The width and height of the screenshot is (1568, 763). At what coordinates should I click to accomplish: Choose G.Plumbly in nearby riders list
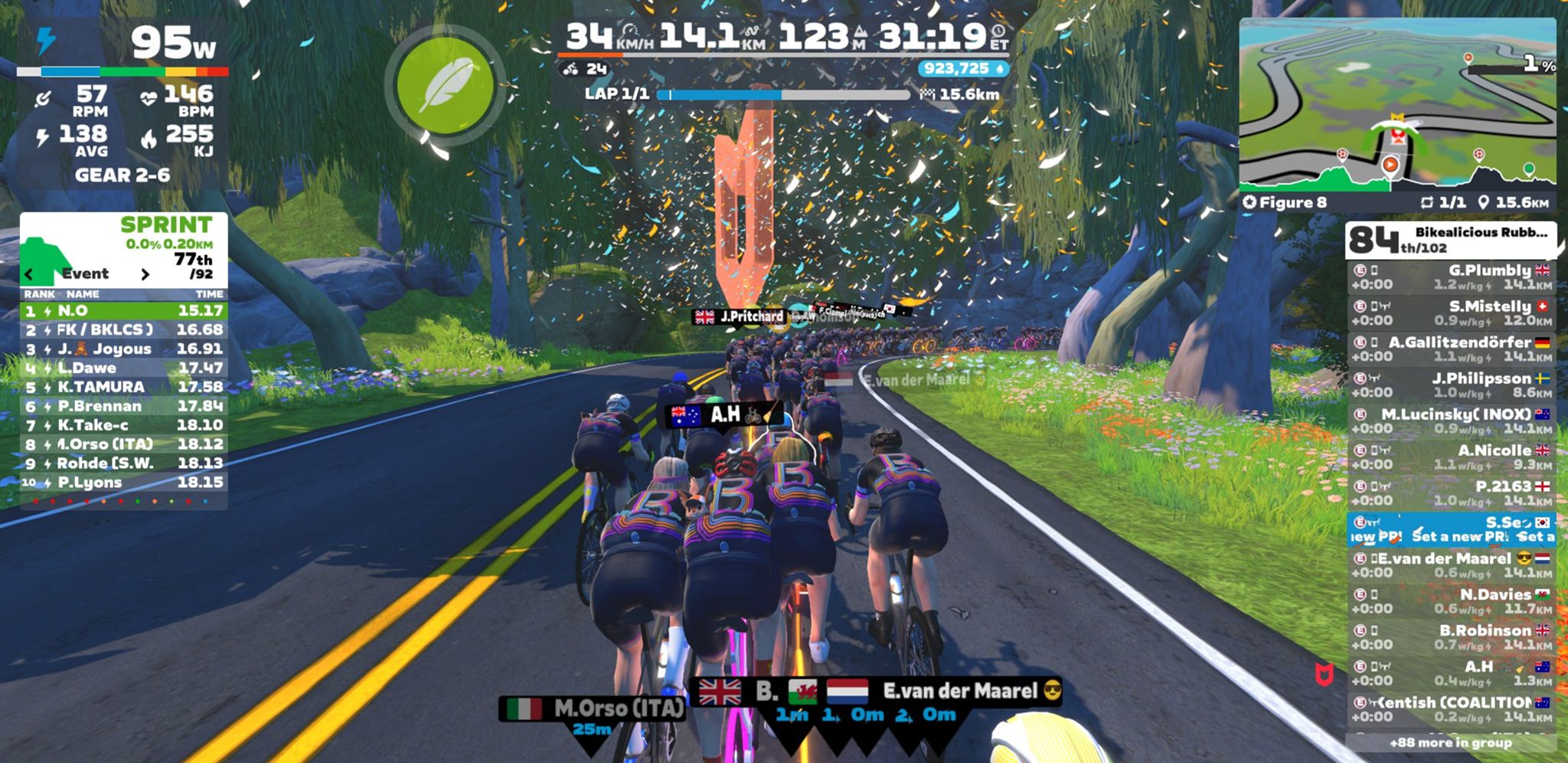1451,277
